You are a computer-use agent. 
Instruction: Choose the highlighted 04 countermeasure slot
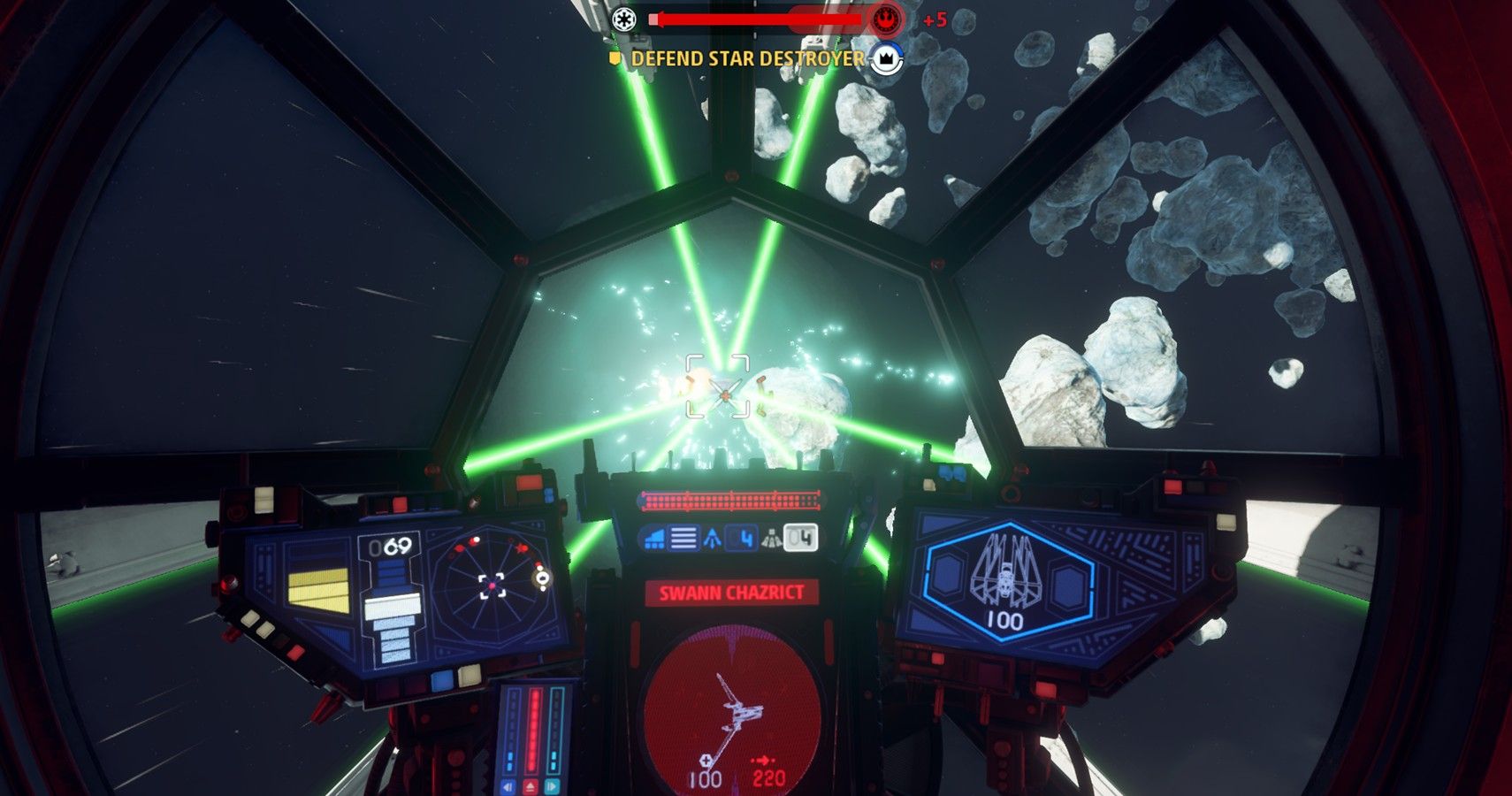tap(800, 538)
